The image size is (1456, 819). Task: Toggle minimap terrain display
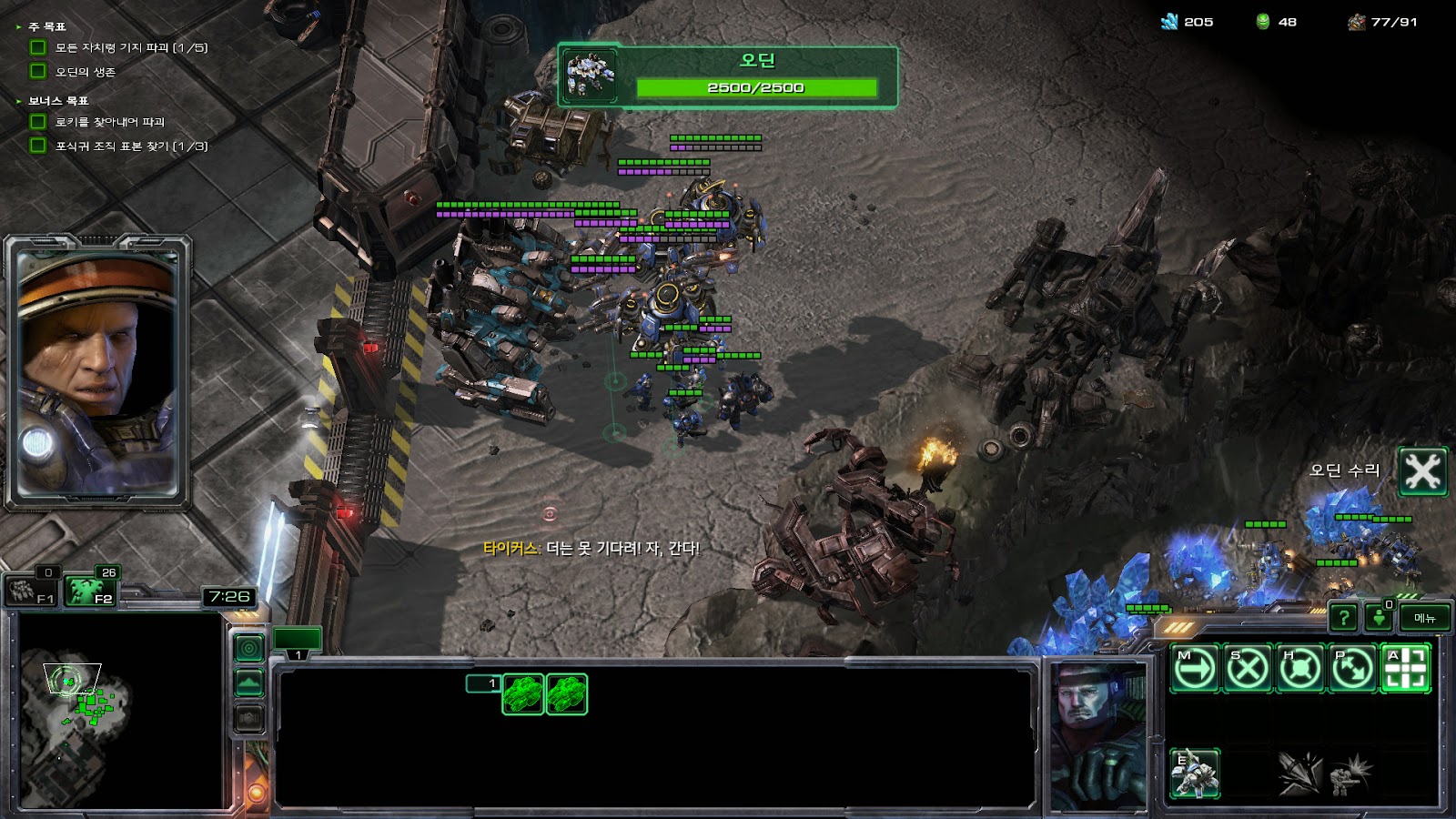(249, 682)
